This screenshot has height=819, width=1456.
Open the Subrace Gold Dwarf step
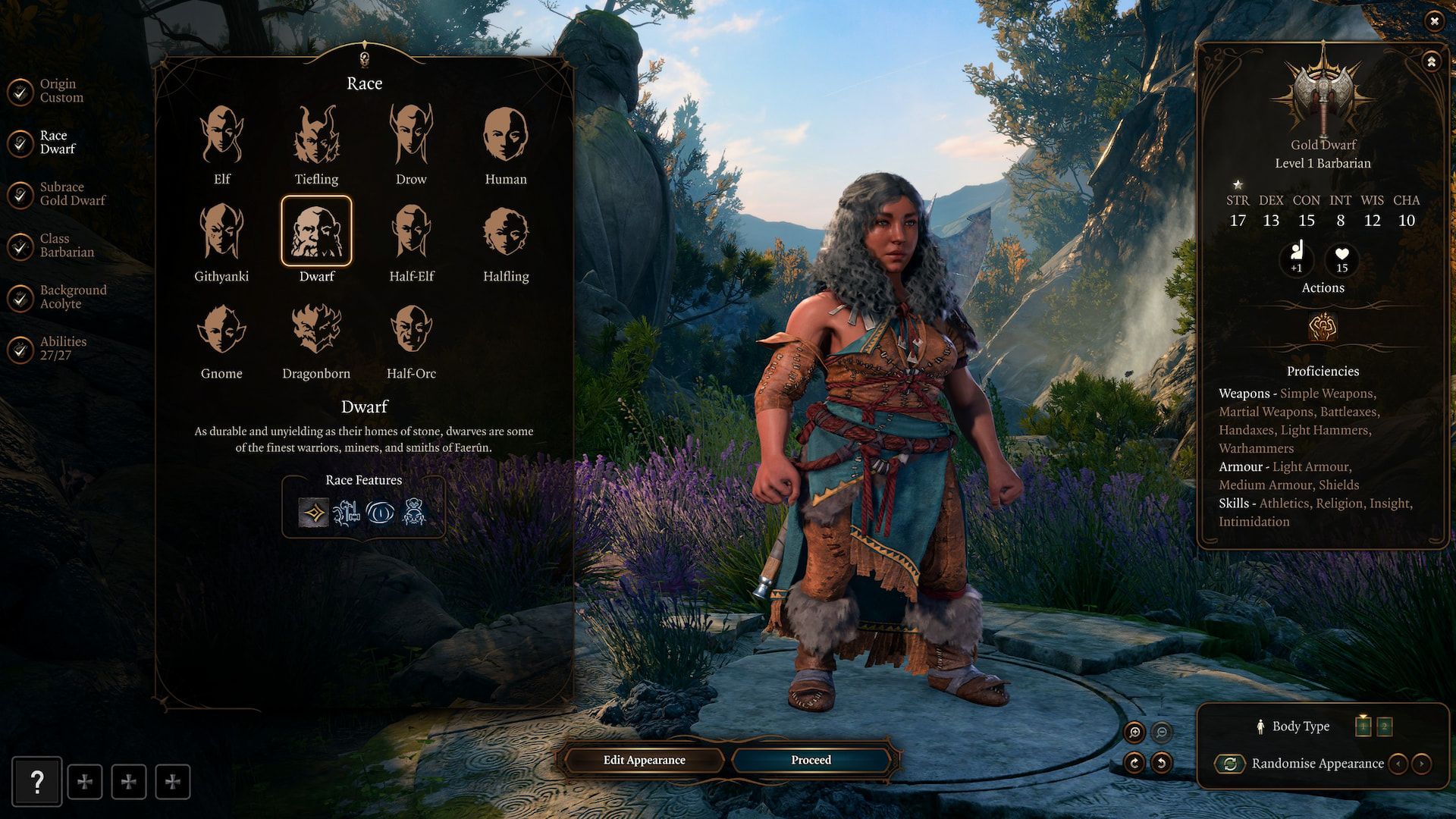[x=72, y=193]
